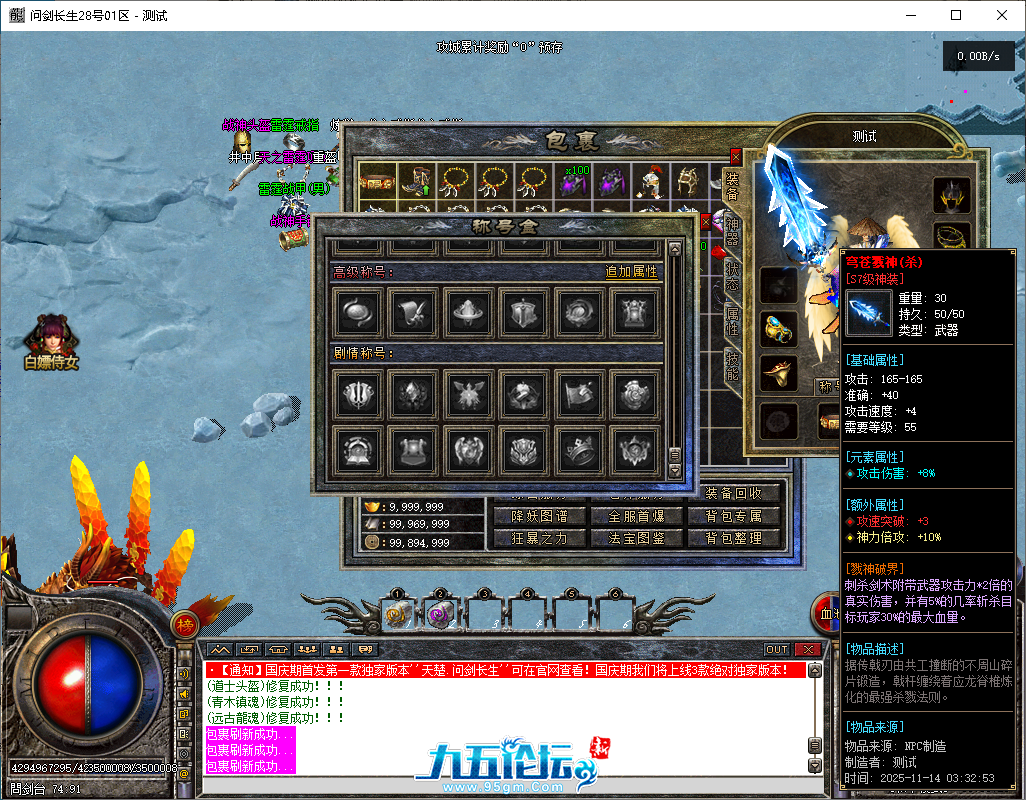Maximize the game window
The height and width of the screenshot is (800, 1026).
[x=956, y=15]
